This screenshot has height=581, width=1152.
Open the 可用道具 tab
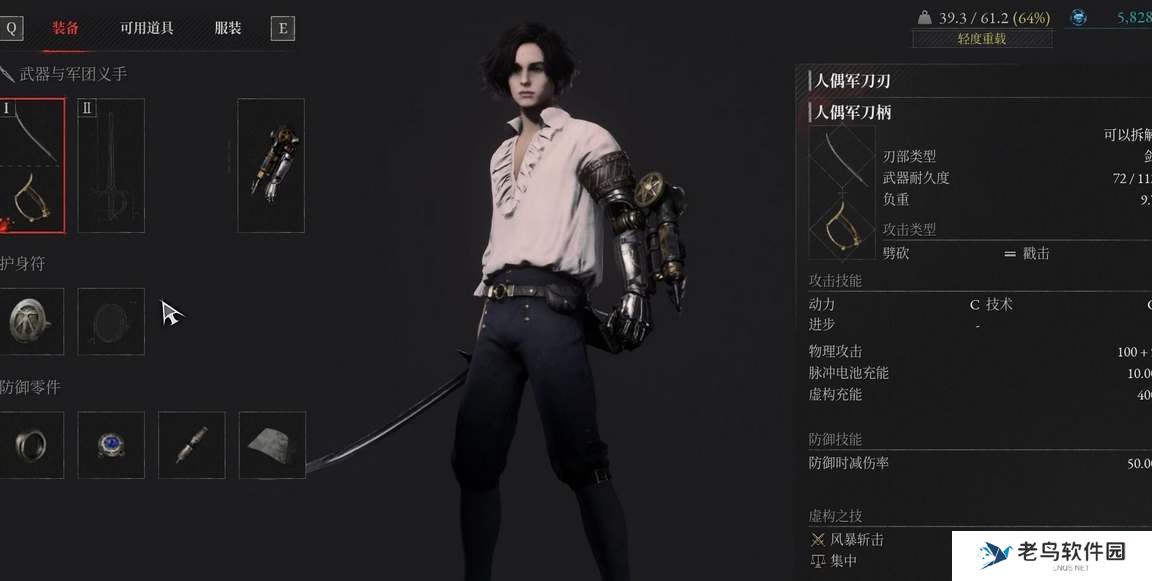tap(146, 28)
